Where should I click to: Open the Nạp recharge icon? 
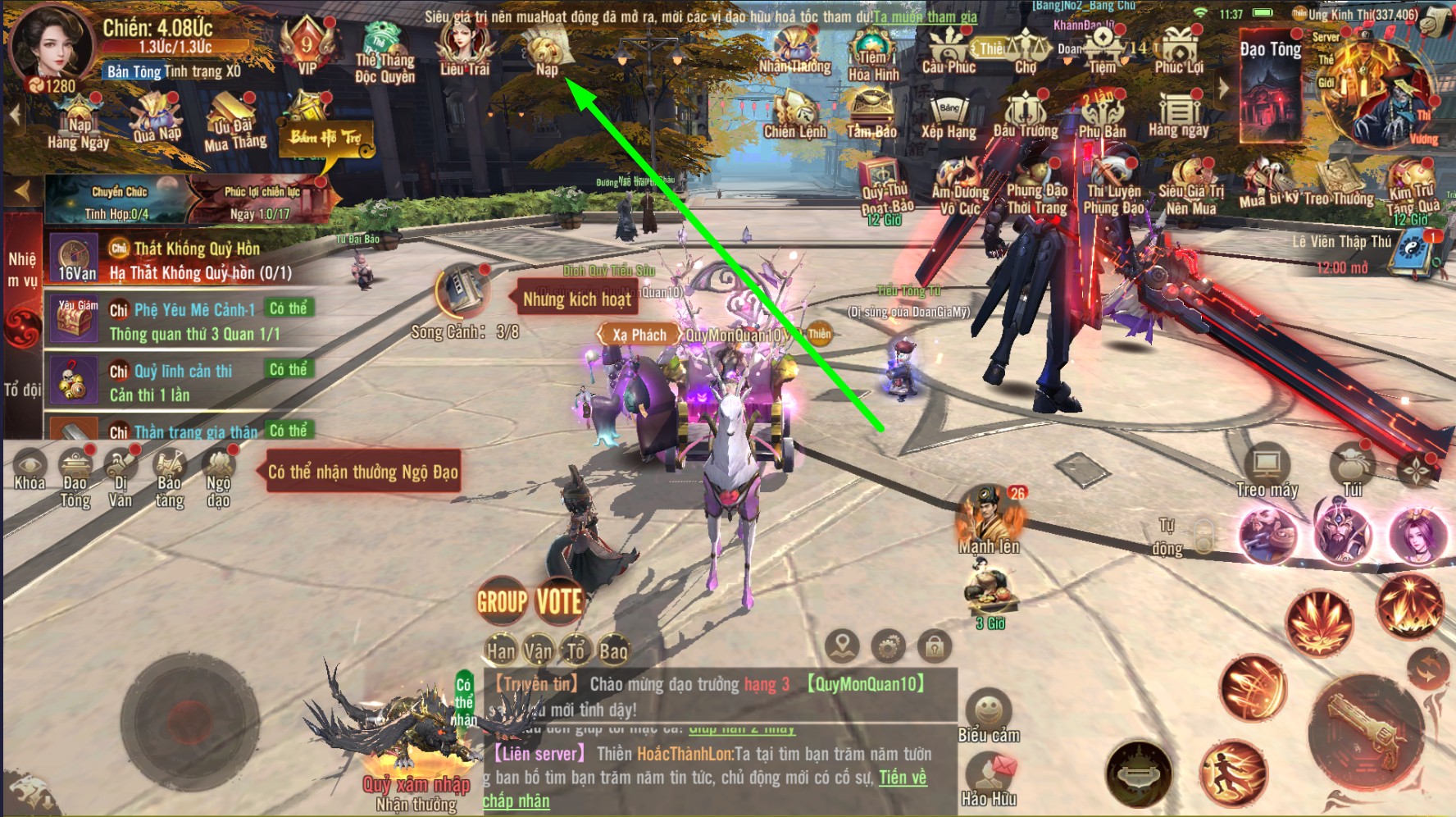[x=546, y=49]
